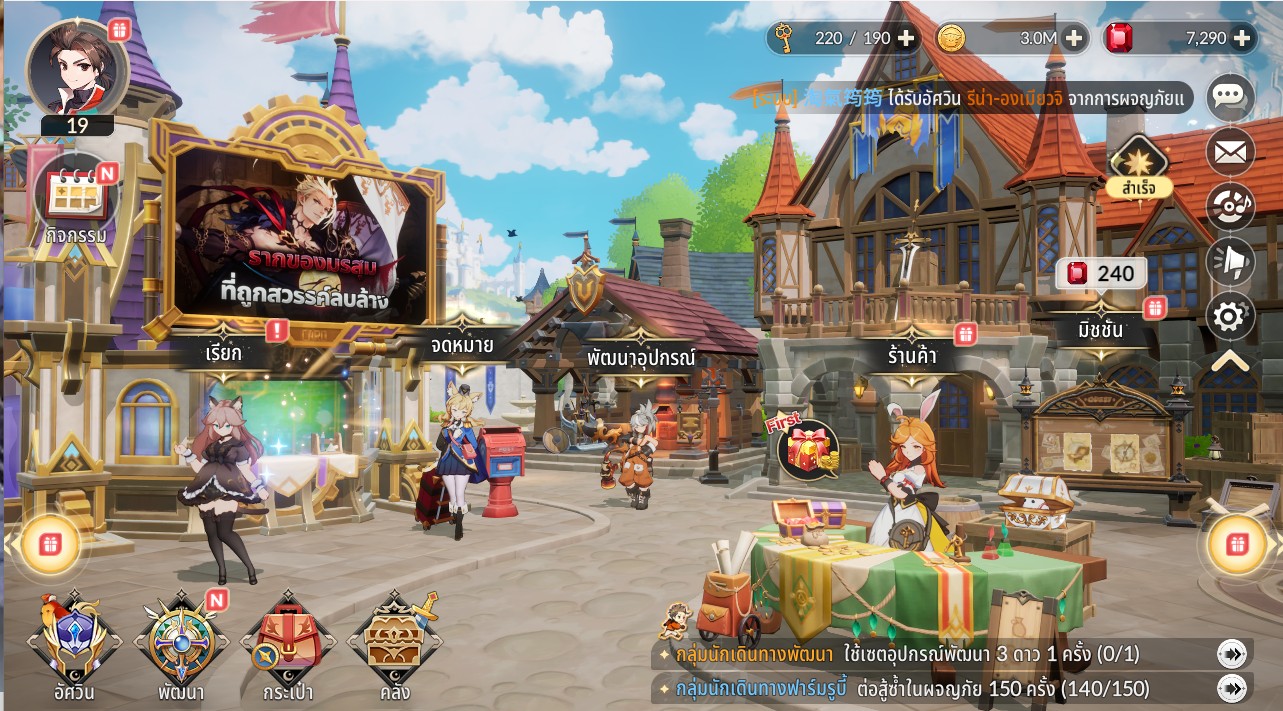Screen dimensions: 1283x711
Task: Go to พัฒนาอุปกรณ์ equipment upgrade
Action: pos(641,359)
